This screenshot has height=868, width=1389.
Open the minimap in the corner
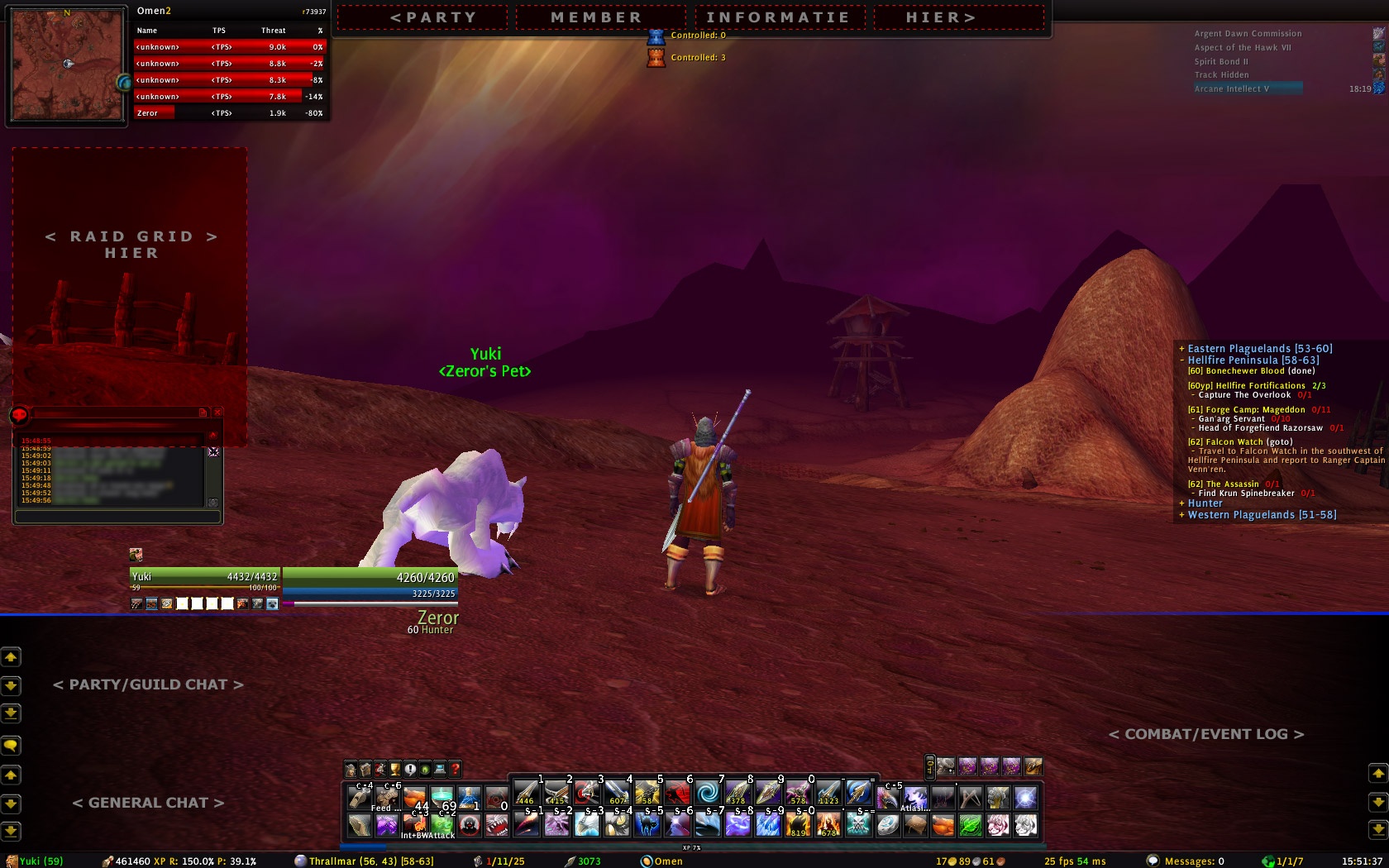64,64
